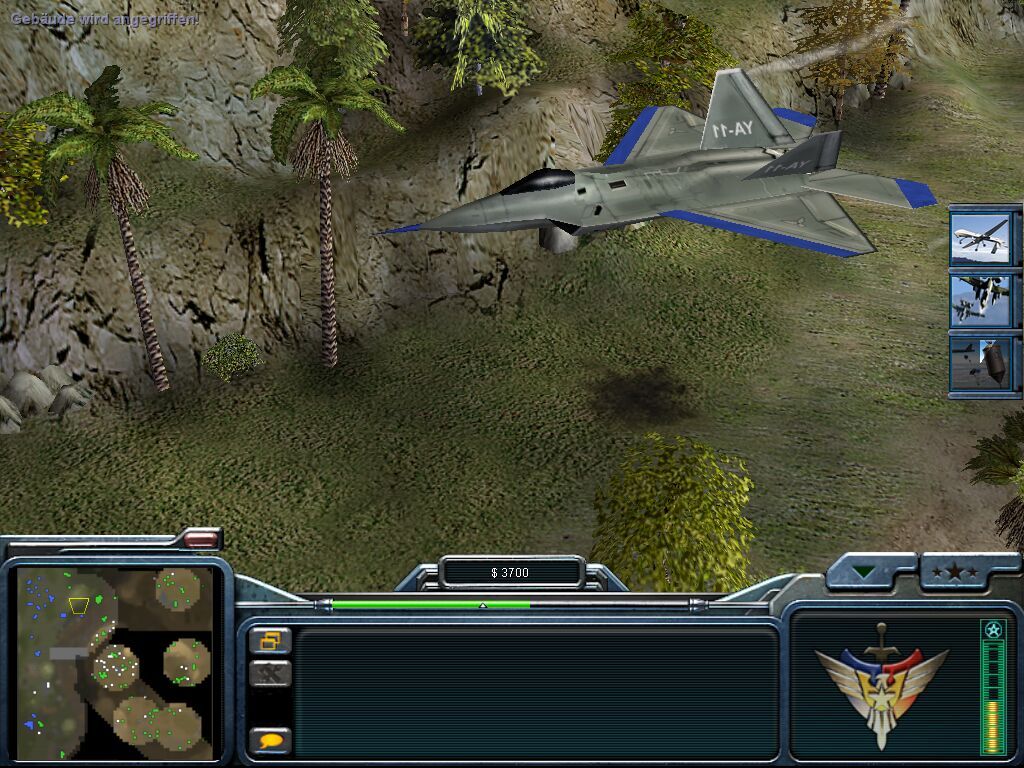Image resolution: width=1024 pixels, height=768 pixels.
Task: Open the options menu with the orange windows button
Action: 270,640
